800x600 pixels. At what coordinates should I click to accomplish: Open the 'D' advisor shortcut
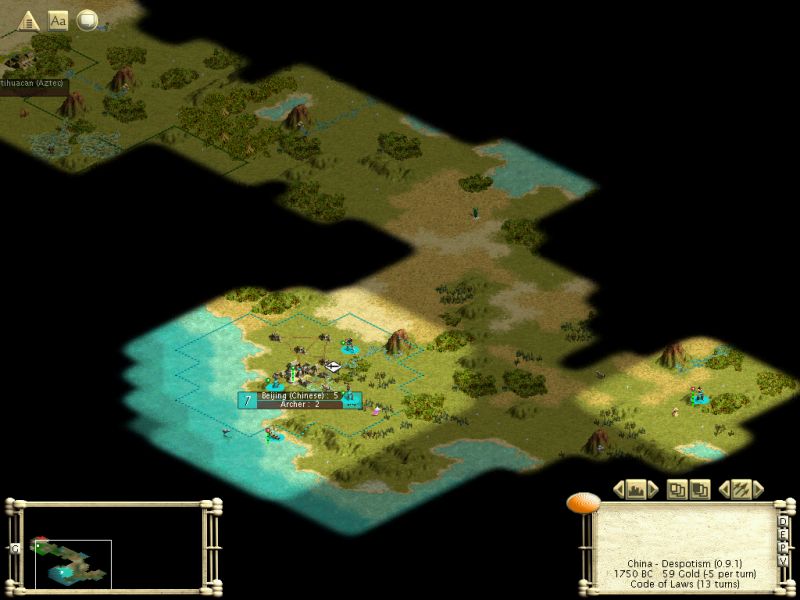point(783,520)
